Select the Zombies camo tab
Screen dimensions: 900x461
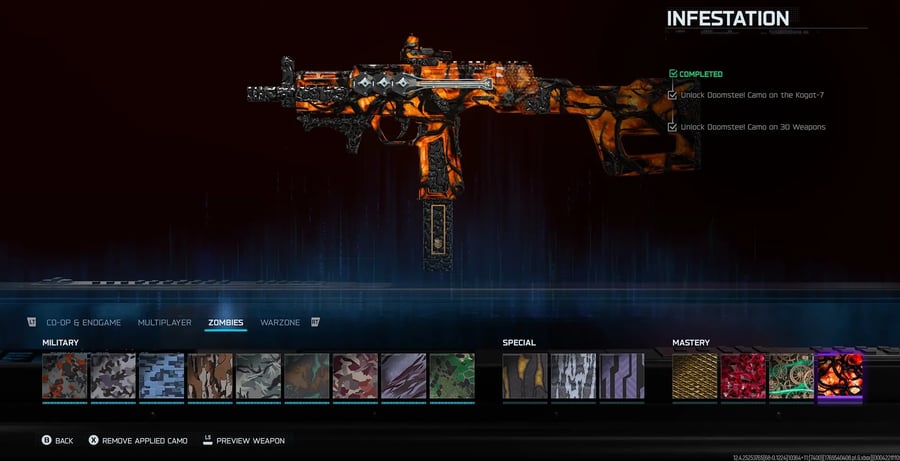tap(226, 322)
